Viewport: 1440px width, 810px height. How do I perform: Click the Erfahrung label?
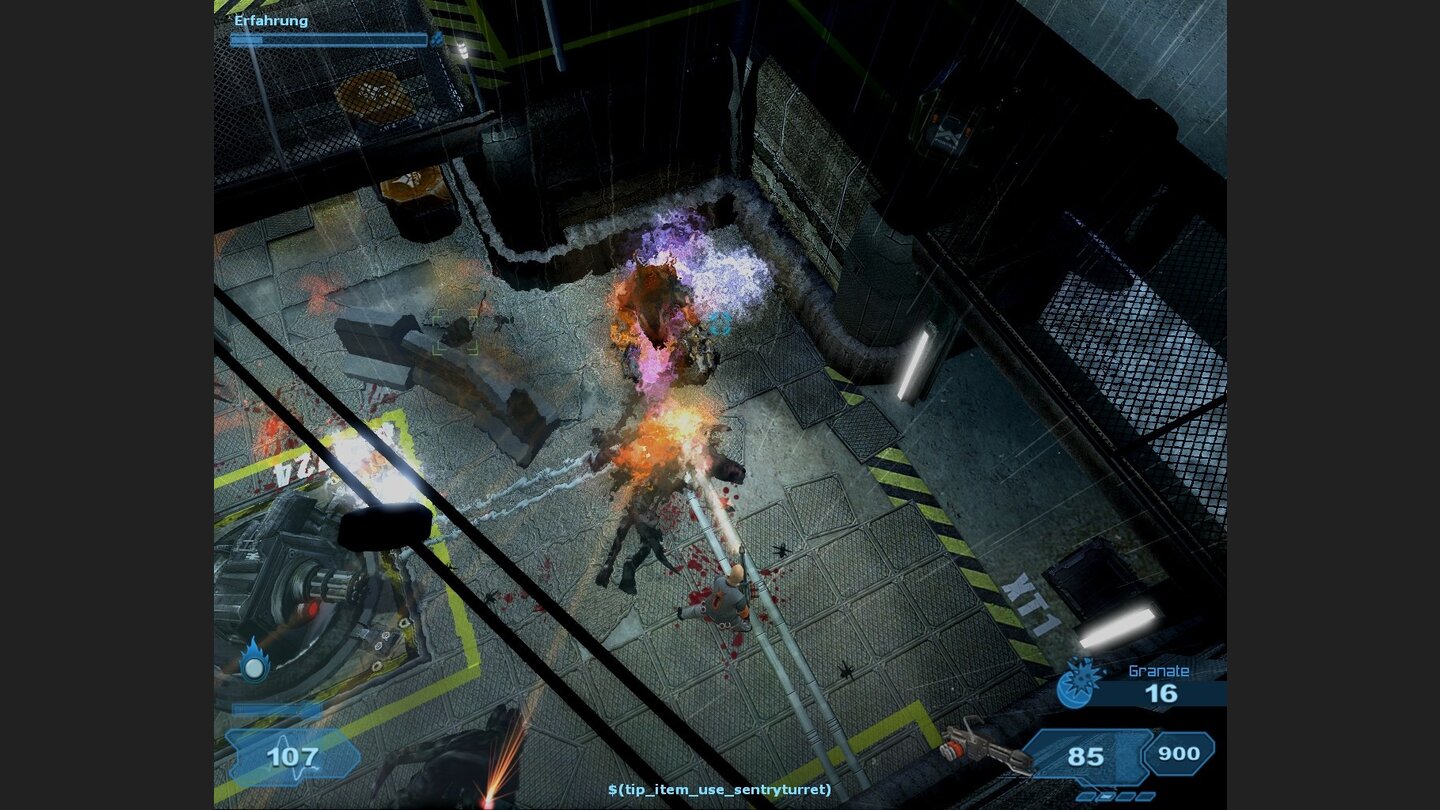(x=270, y=20)
